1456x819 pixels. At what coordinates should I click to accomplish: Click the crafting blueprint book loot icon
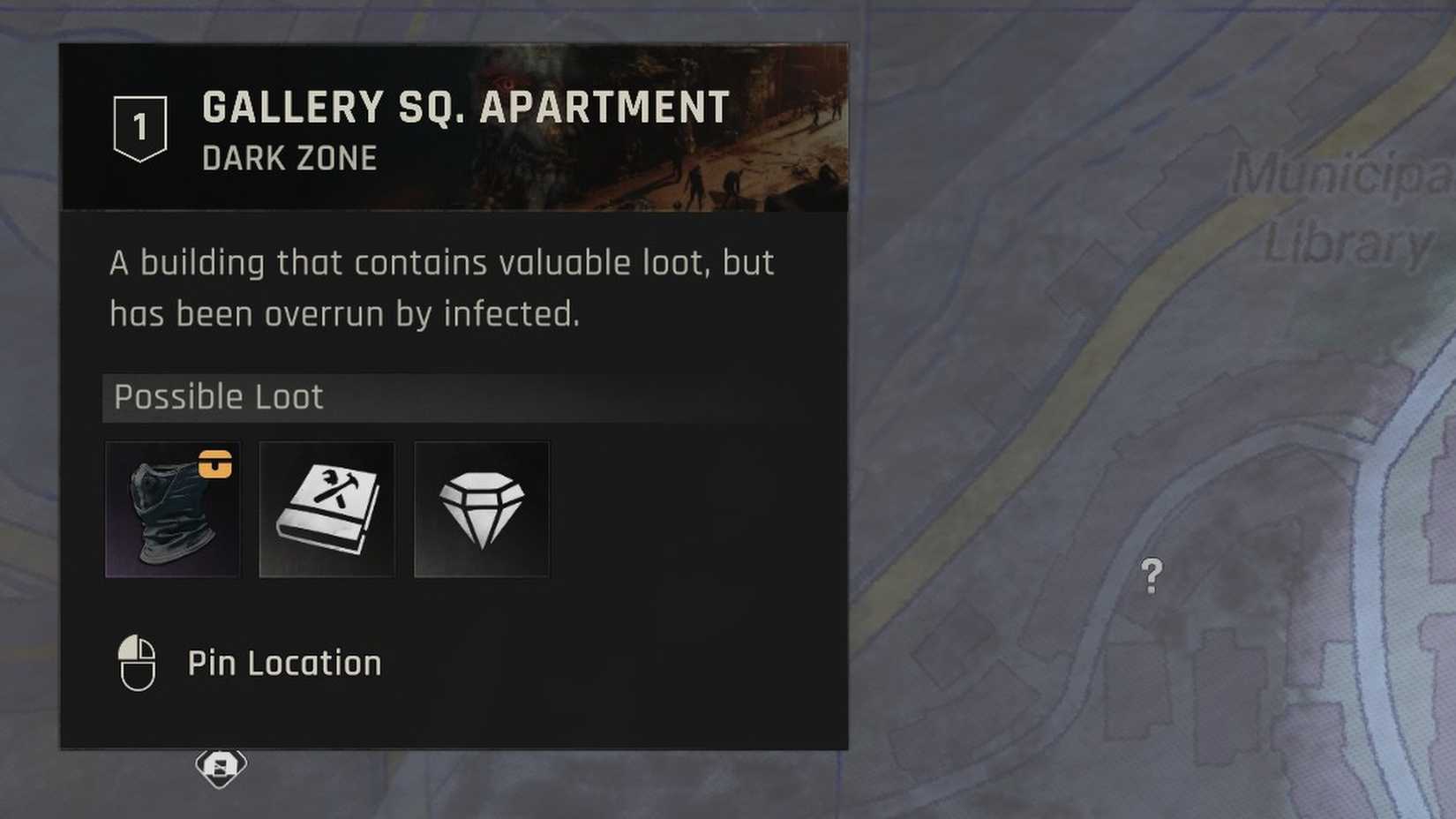coord(326,509)
